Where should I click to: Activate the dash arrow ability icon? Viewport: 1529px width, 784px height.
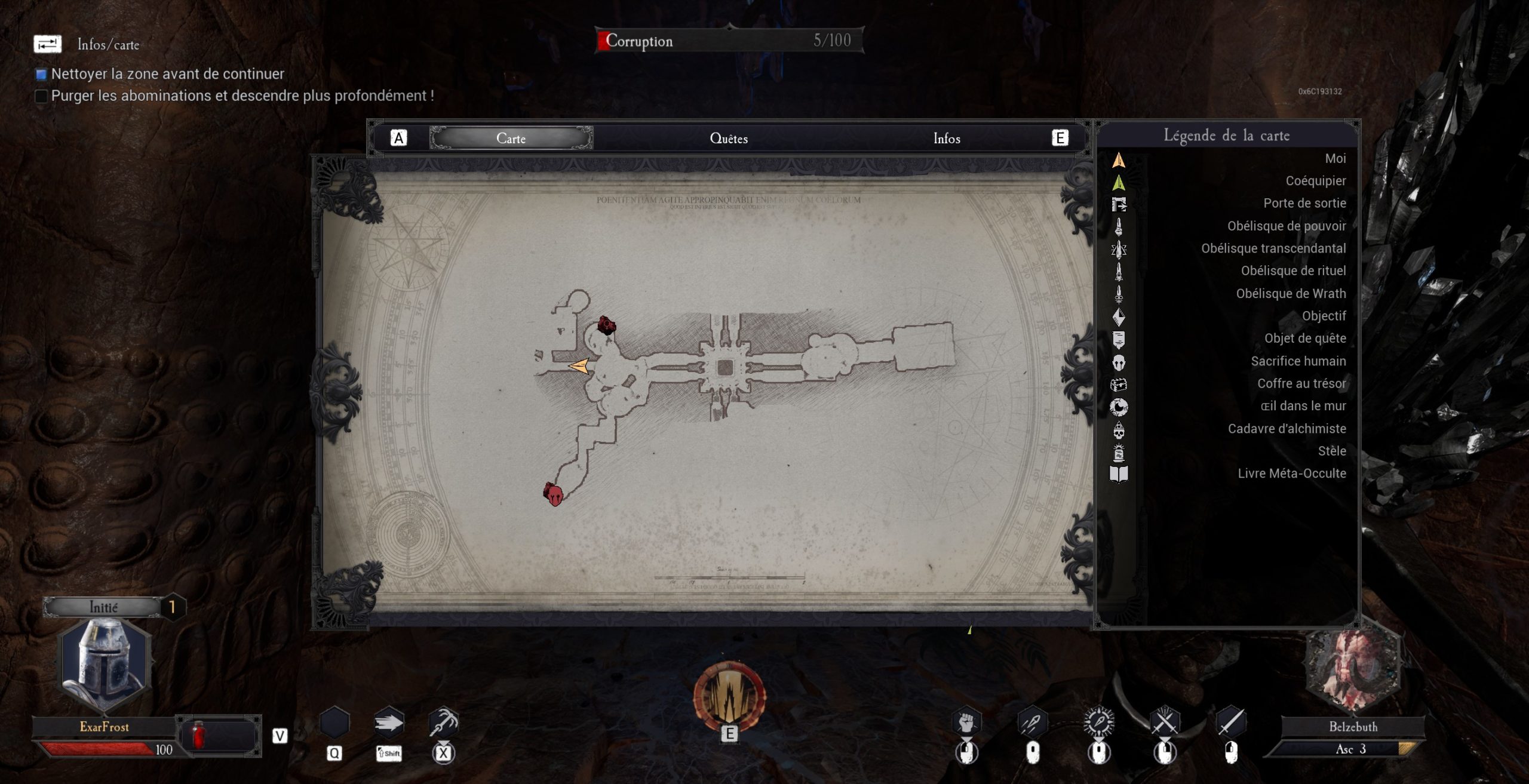389,724
